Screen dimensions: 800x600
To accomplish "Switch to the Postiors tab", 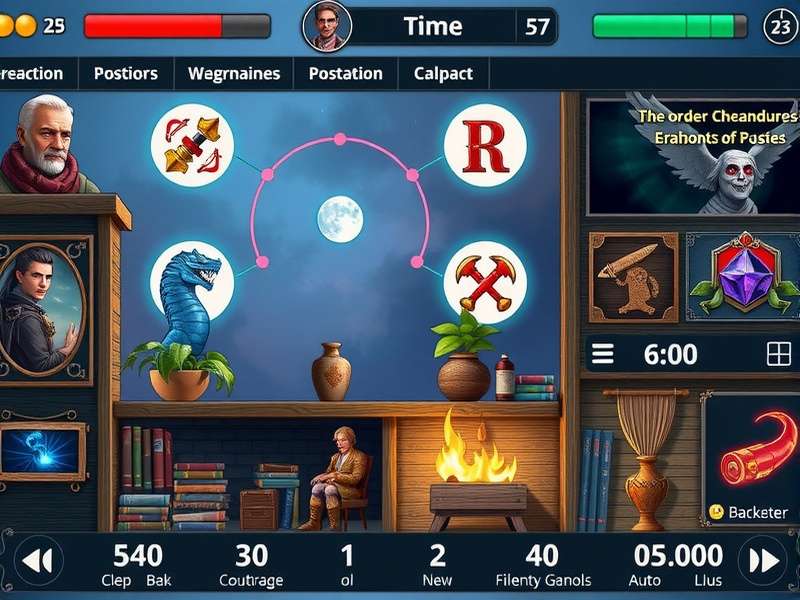I will click(x=125, y=73).
